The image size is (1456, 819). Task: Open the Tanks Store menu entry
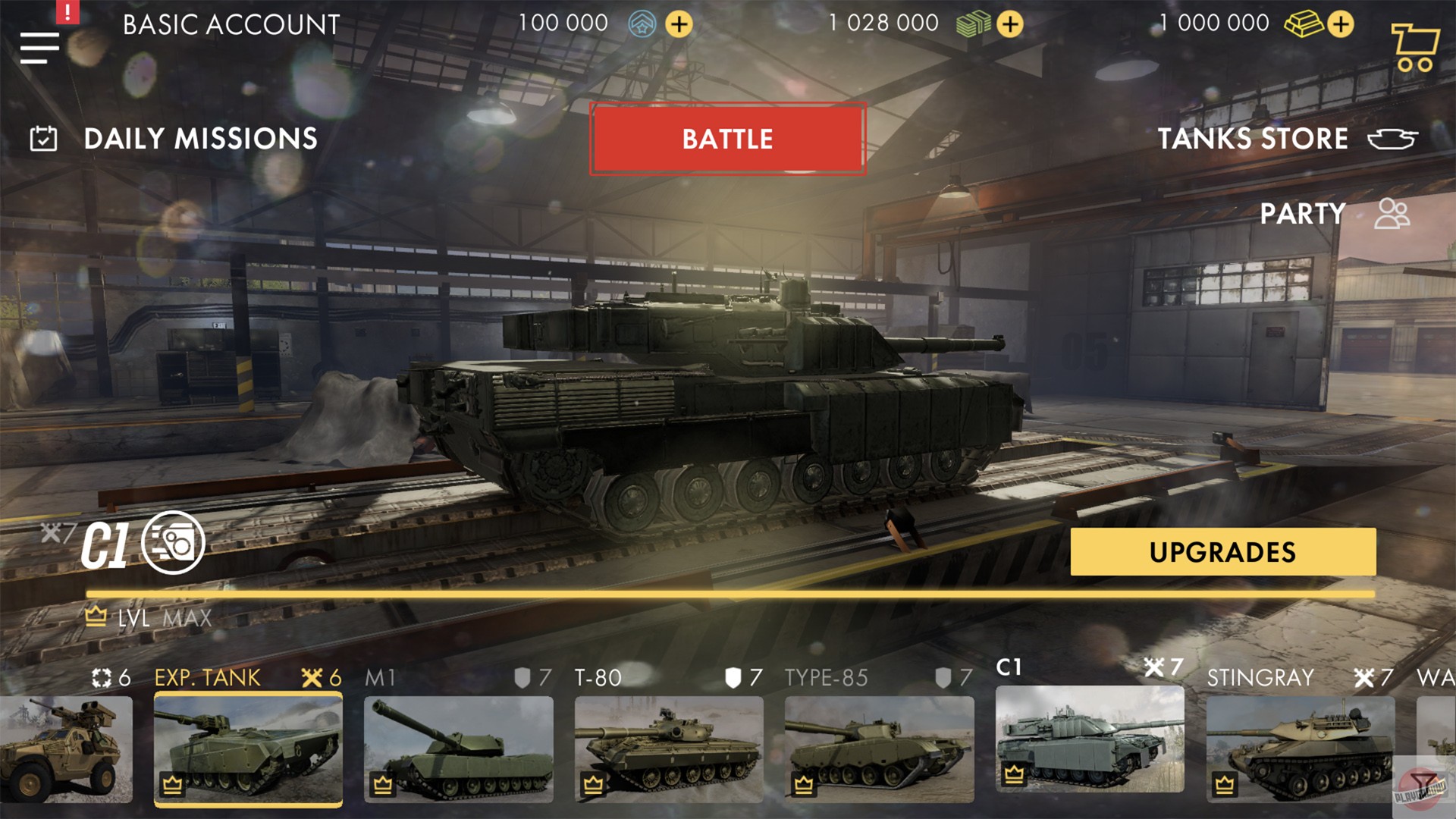coord(1253,139)
